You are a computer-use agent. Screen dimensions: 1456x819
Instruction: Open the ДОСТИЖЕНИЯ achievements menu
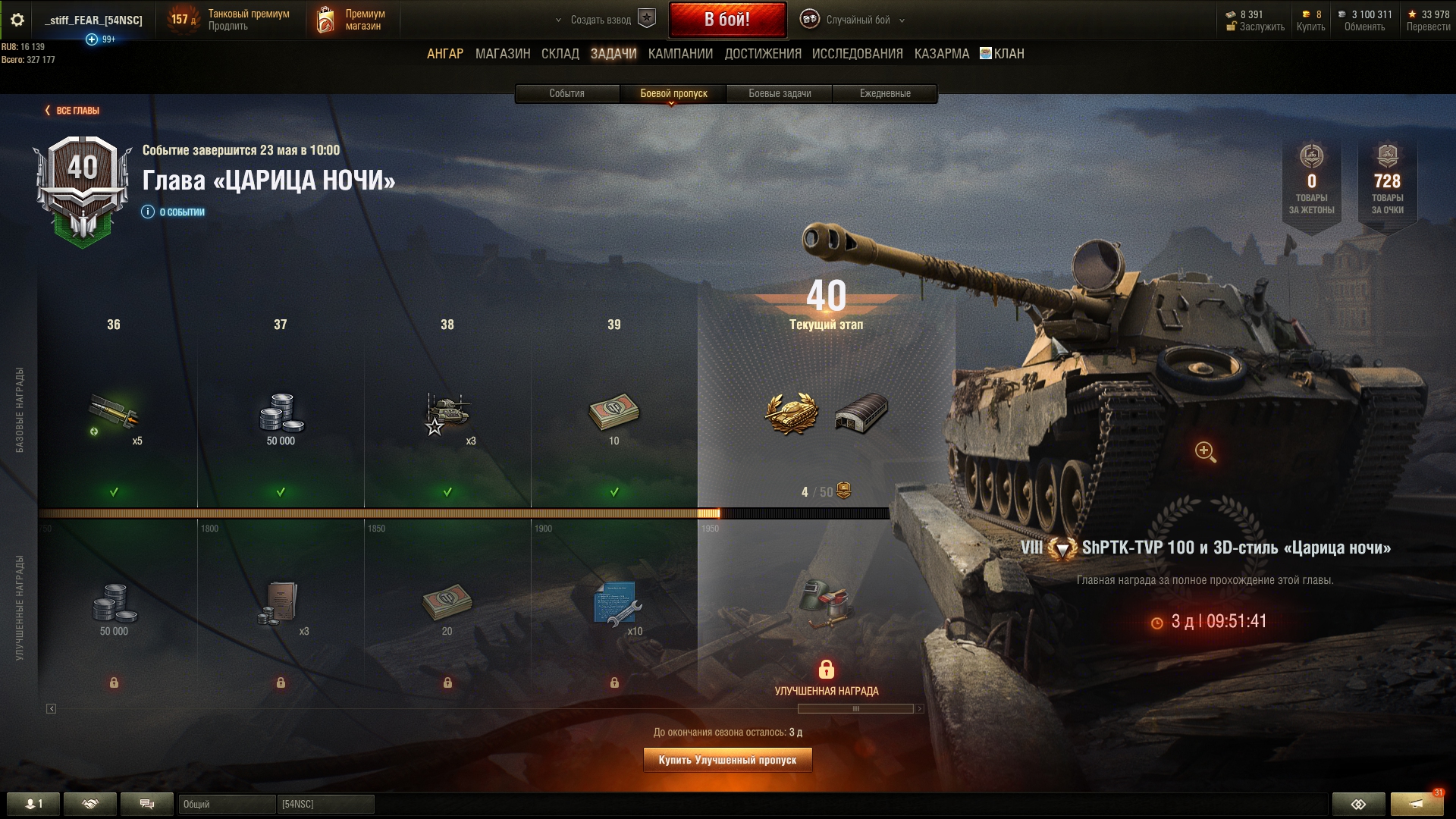point(762,54)
